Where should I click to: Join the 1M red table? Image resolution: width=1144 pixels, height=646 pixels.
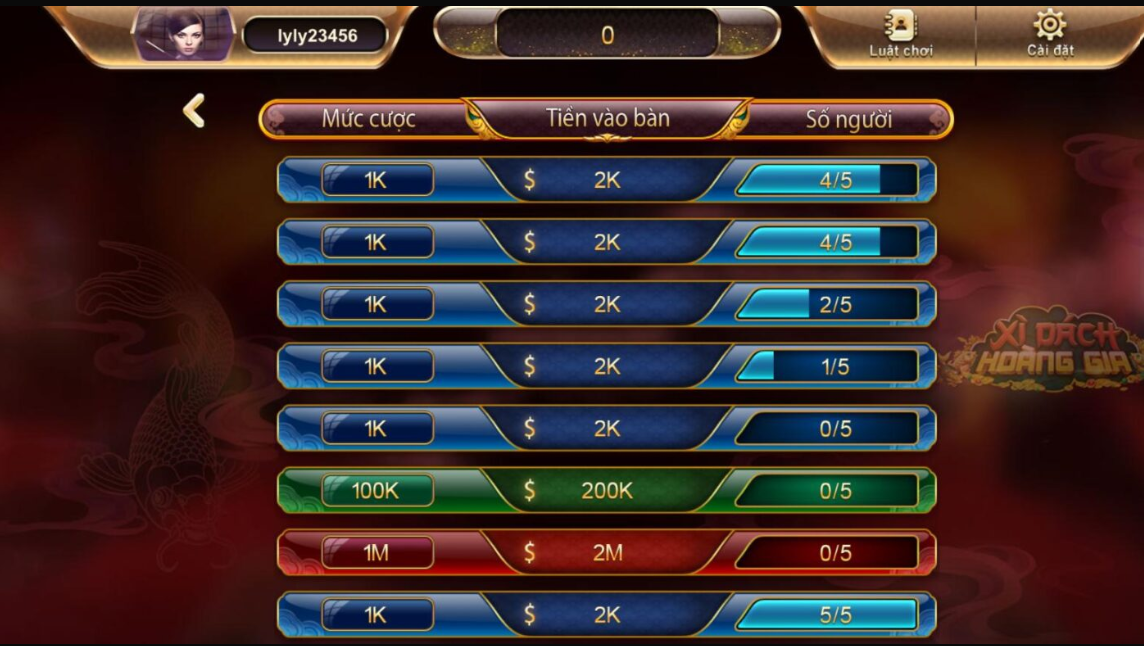click(x=606, y=553)
